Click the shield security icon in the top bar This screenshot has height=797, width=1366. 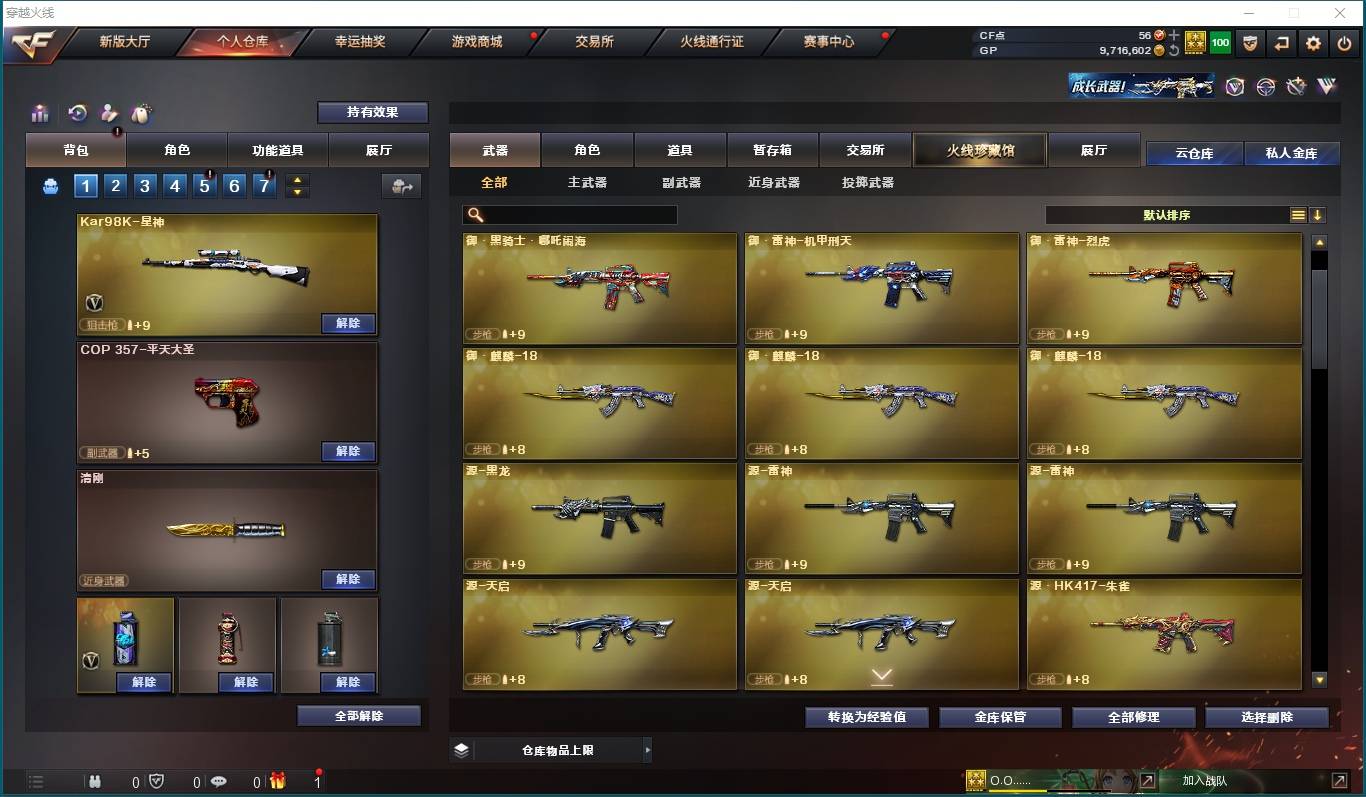click(x=1251, y=43)
